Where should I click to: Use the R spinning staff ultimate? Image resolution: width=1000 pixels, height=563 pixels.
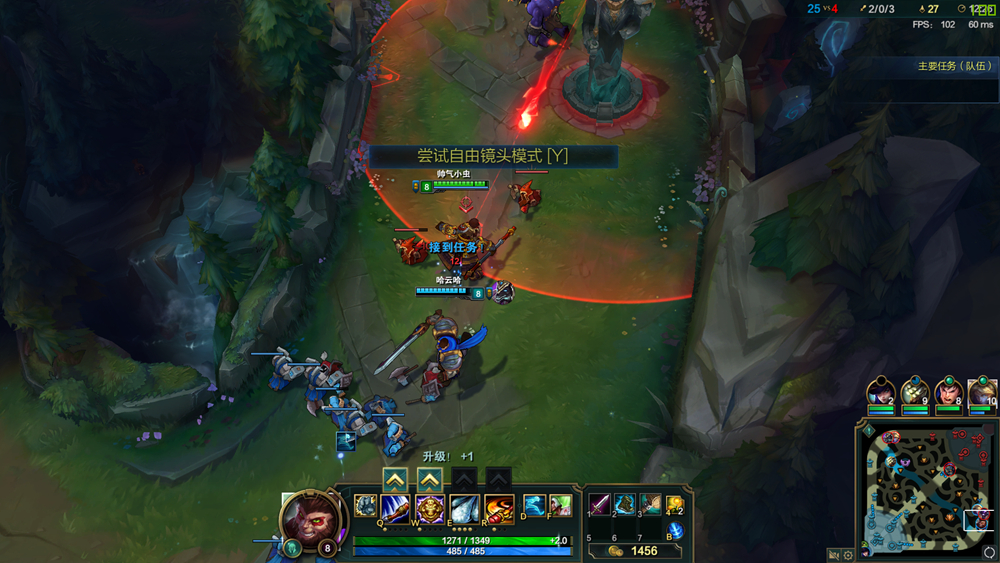pyautogui.click(x=499, y=508)
